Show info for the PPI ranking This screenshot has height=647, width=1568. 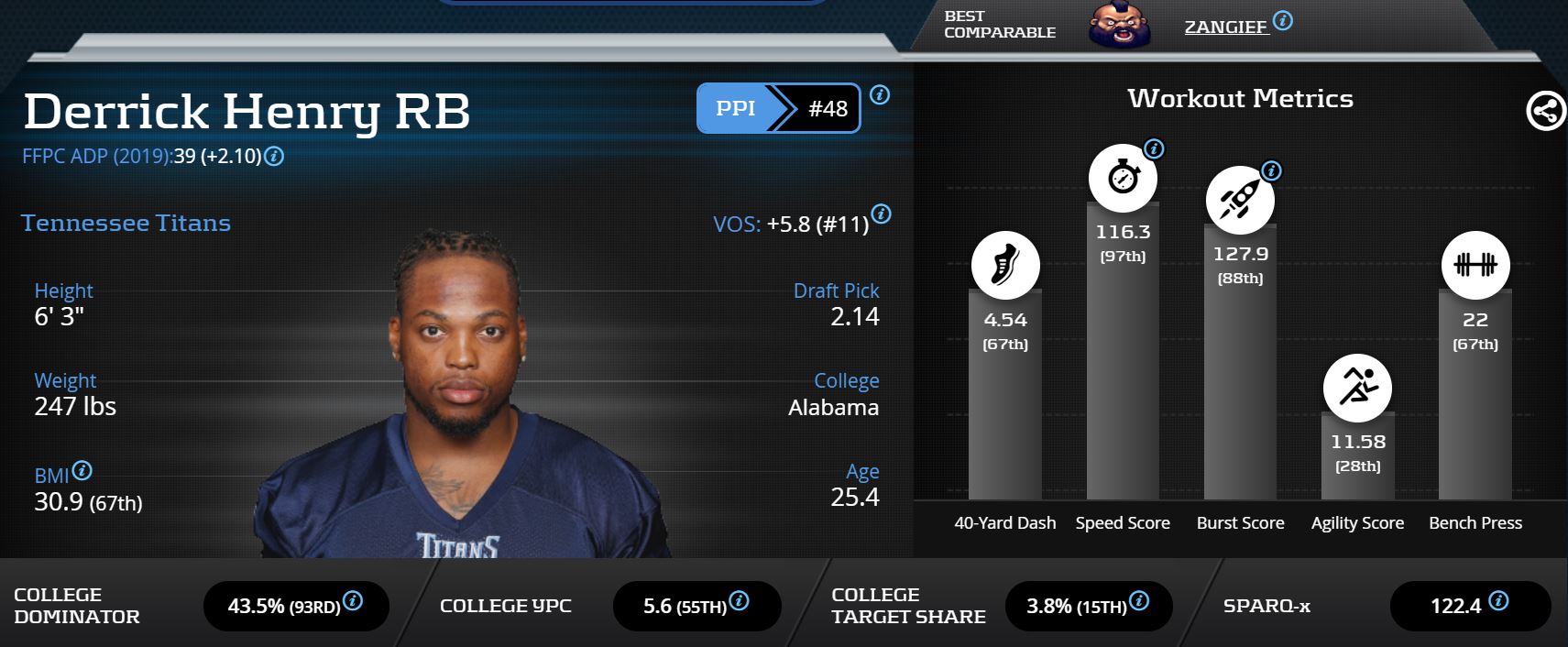click(880, 94)
